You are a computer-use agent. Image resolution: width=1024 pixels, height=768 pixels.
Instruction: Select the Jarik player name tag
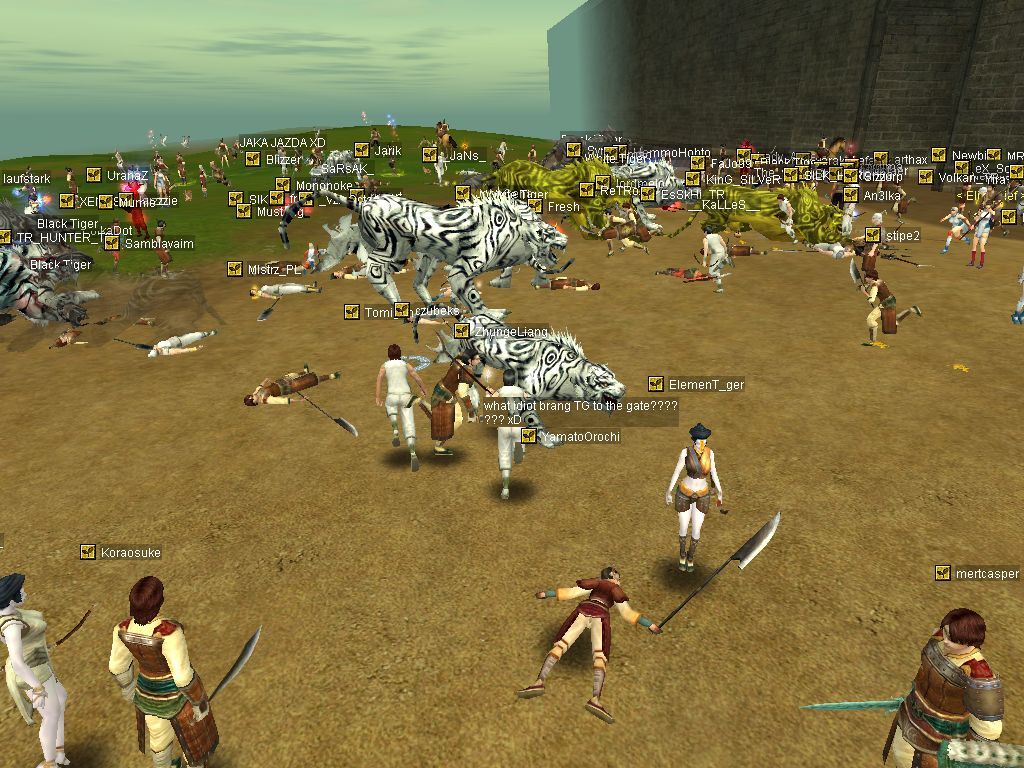pyautogui.click(x=387, y=151)
